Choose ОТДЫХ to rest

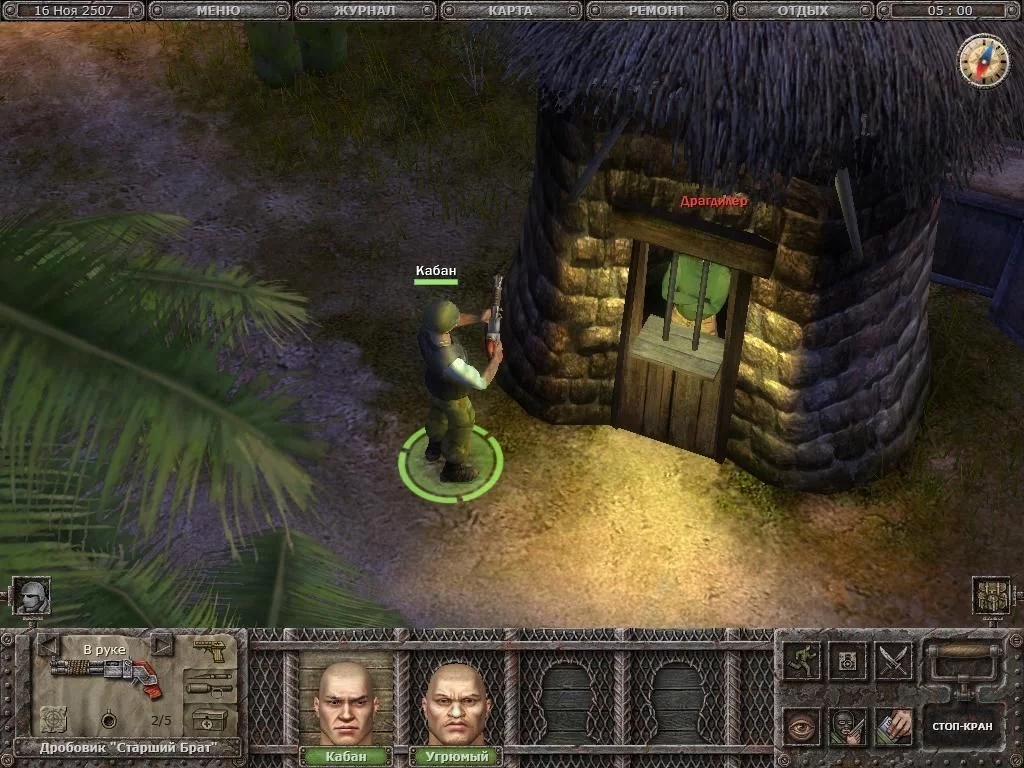pos(802,11)
